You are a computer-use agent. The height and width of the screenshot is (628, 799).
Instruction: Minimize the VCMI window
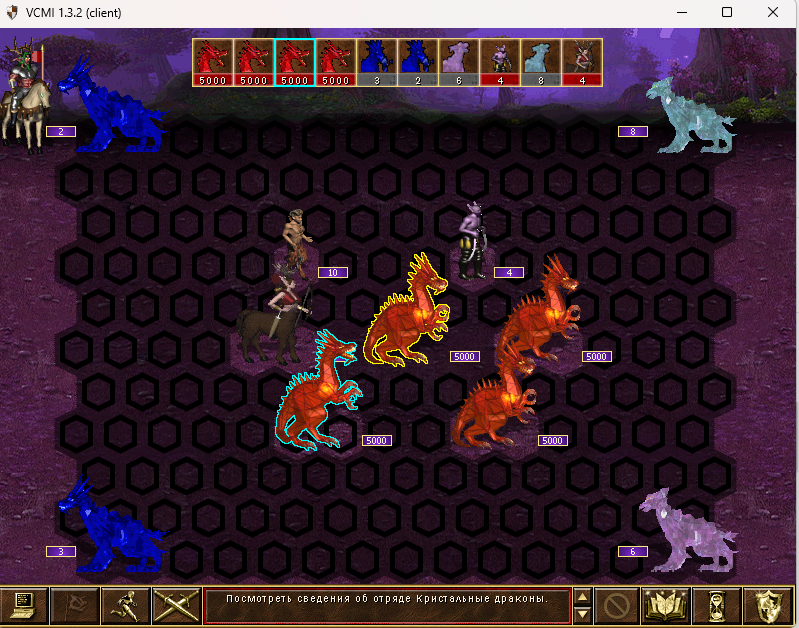click(681, 12)
